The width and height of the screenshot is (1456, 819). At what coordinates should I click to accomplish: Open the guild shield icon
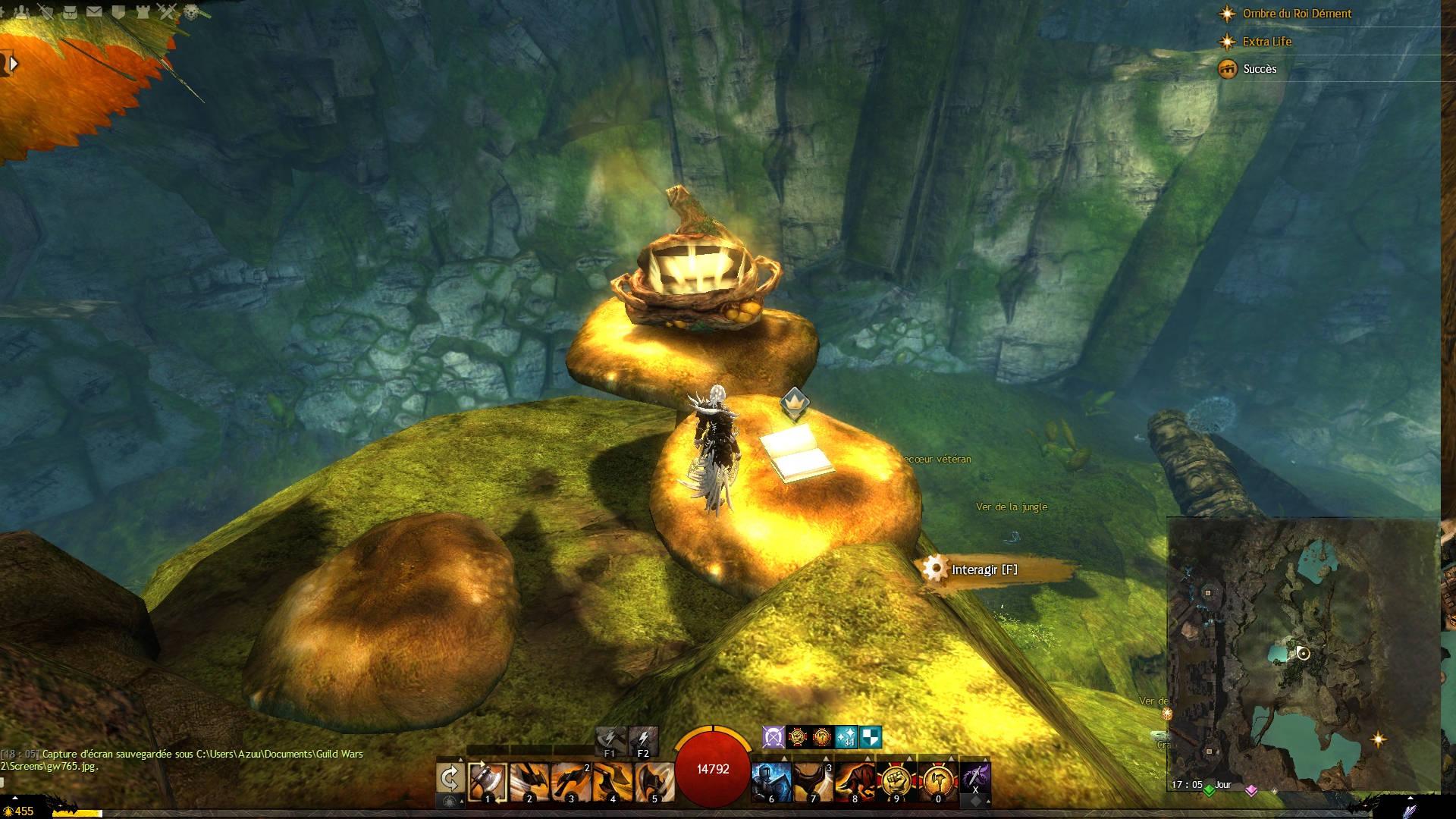coord(118,11)
